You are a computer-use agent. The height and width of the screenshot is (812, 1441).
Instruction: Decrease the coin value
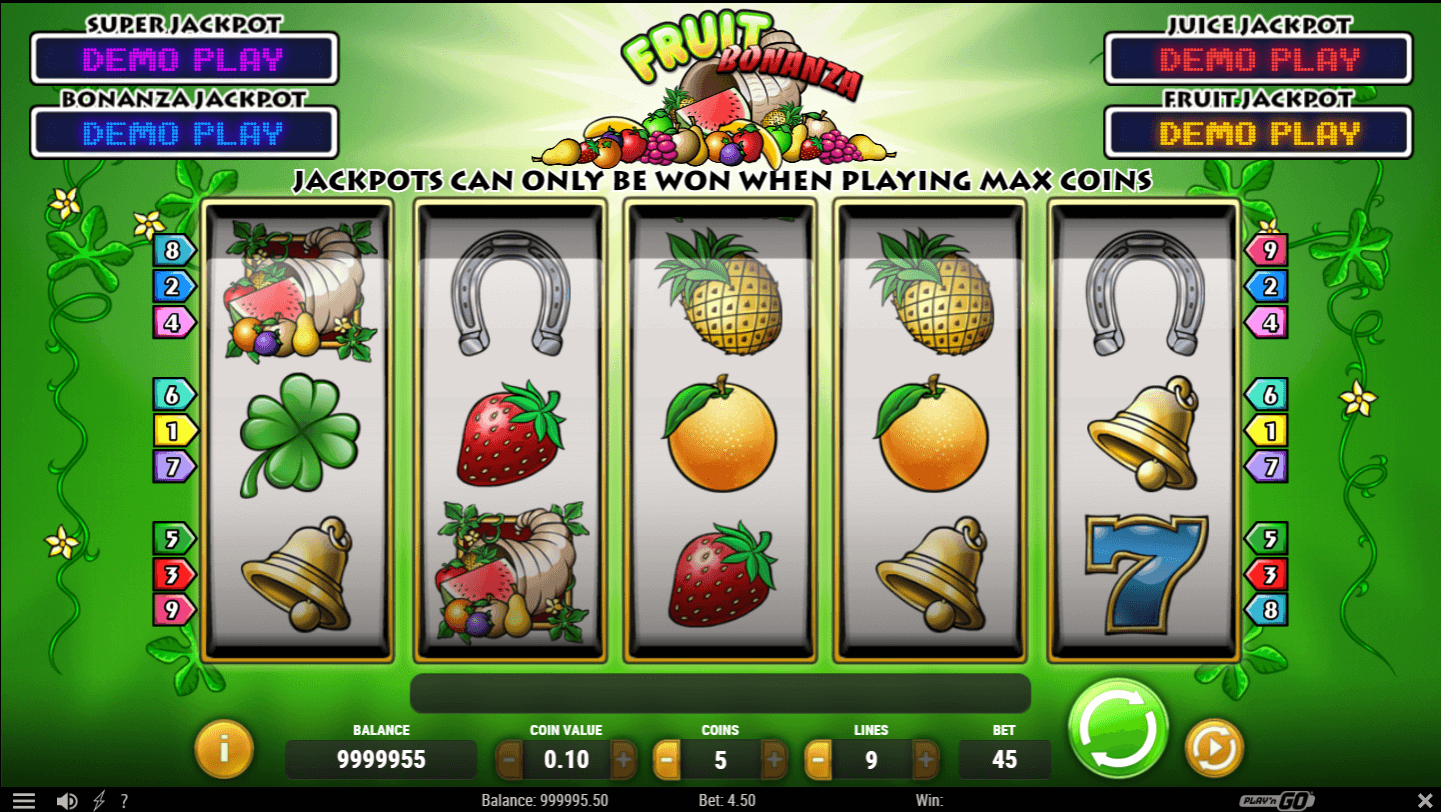(510, 760)
